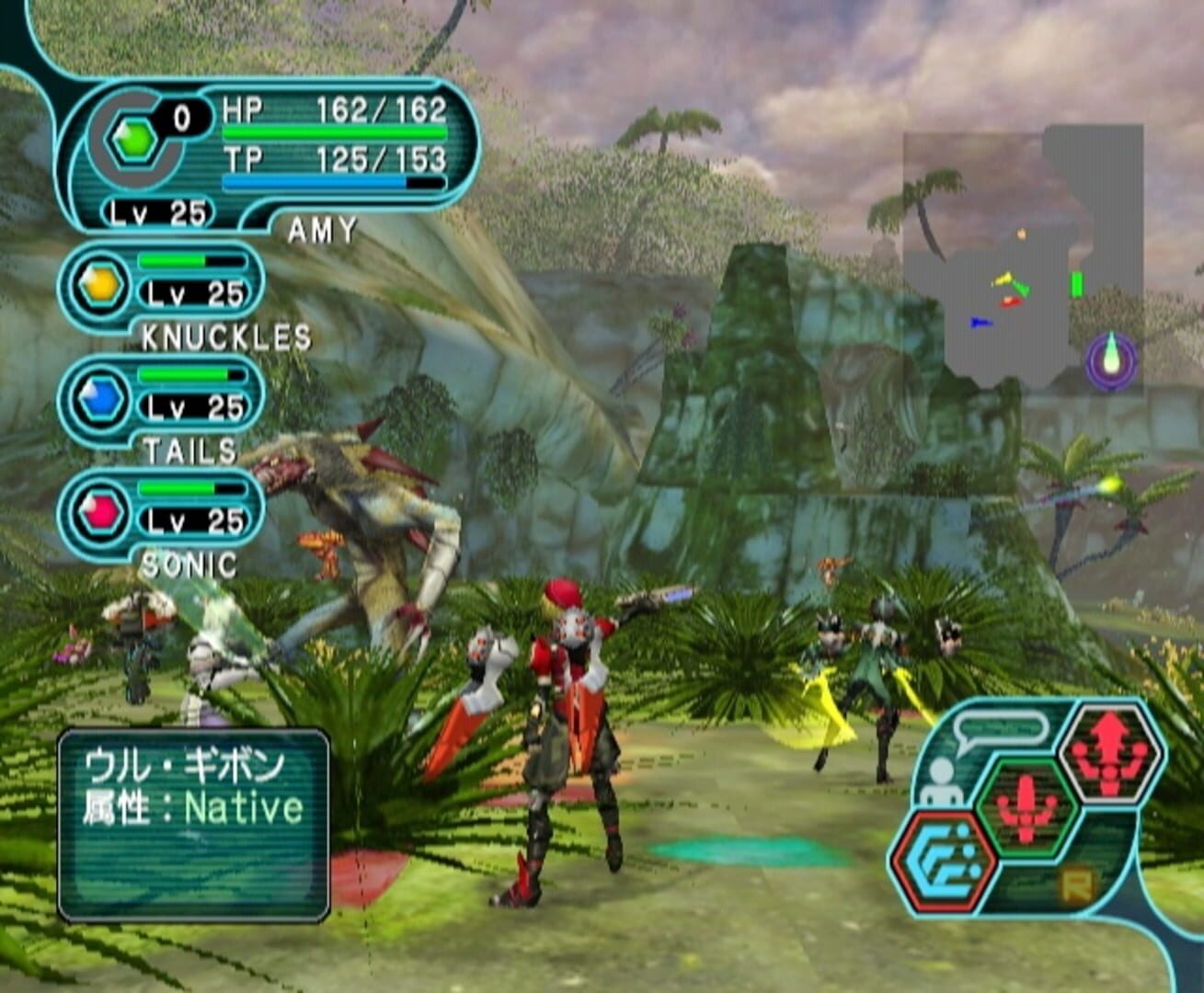
Task: Click the purple beacon marker on the minimap
Action: click(1110, 357)
